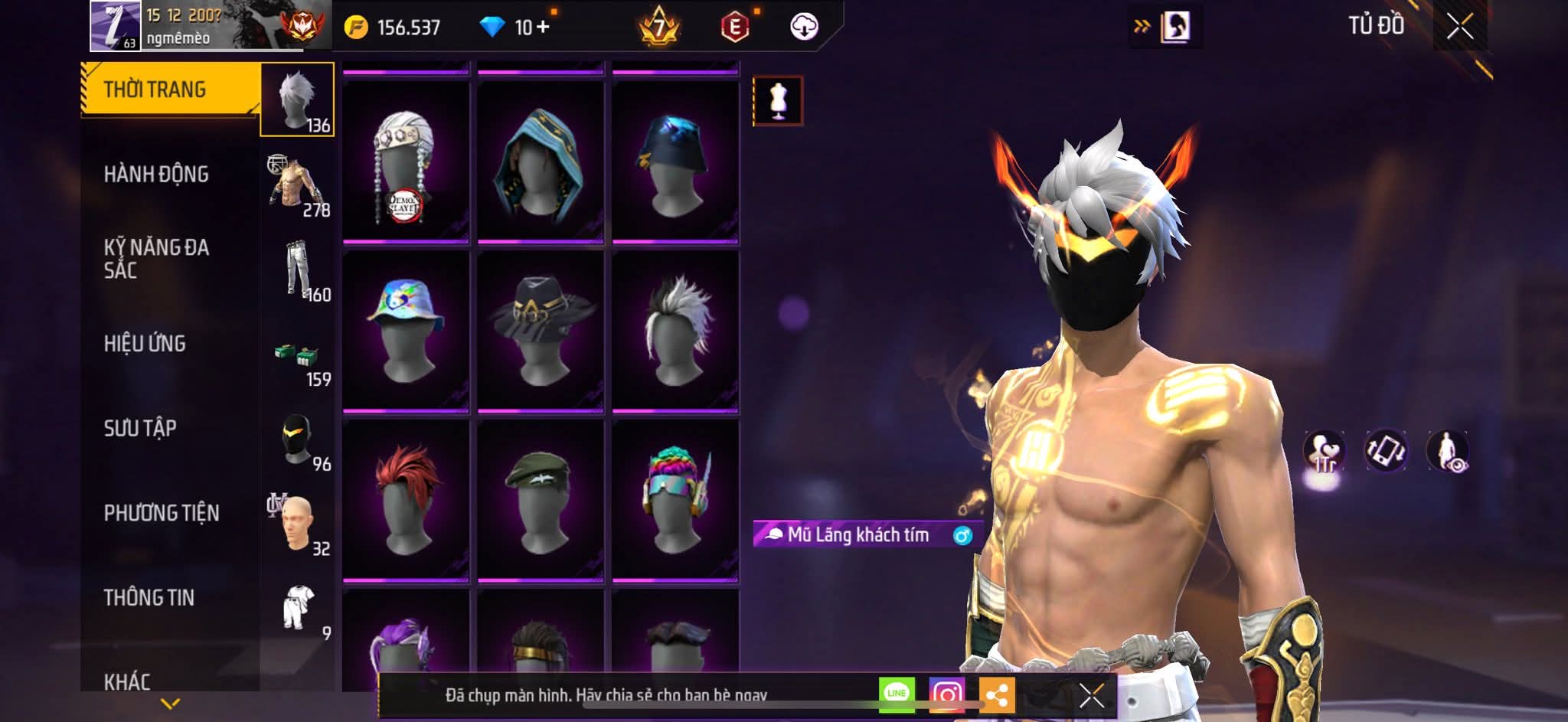Open the Phương Tiện category
The width and height of the screenshot is (1568, 722).
coord(162,513)
